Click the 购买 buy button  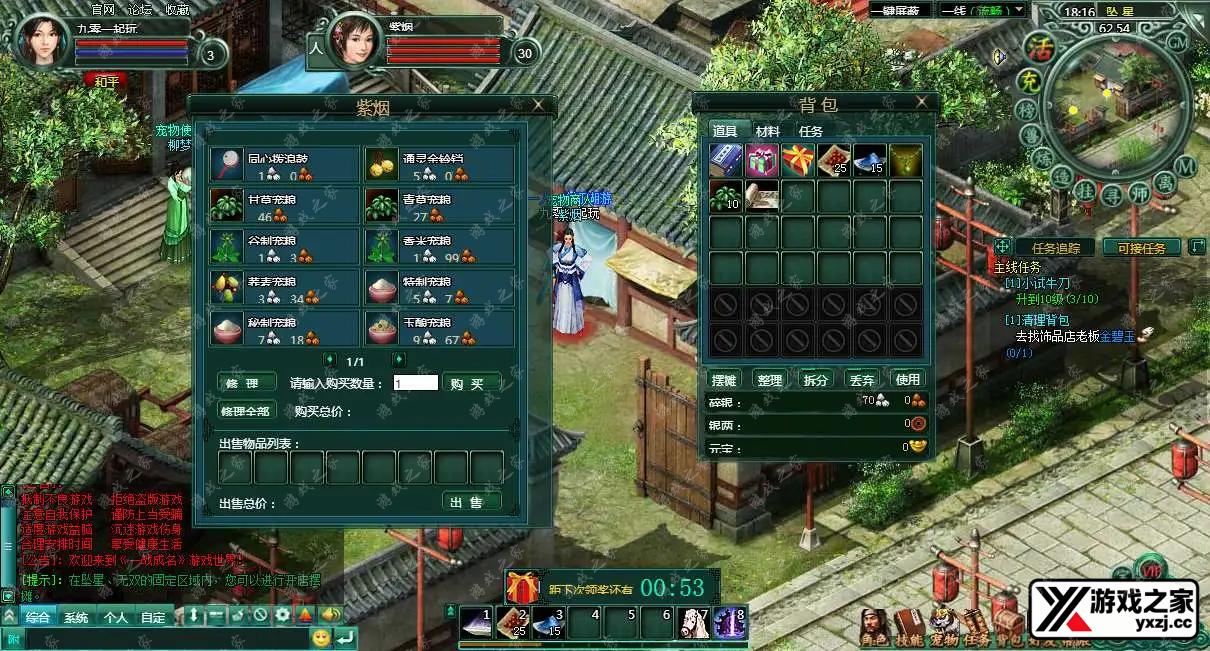point(470,383)
